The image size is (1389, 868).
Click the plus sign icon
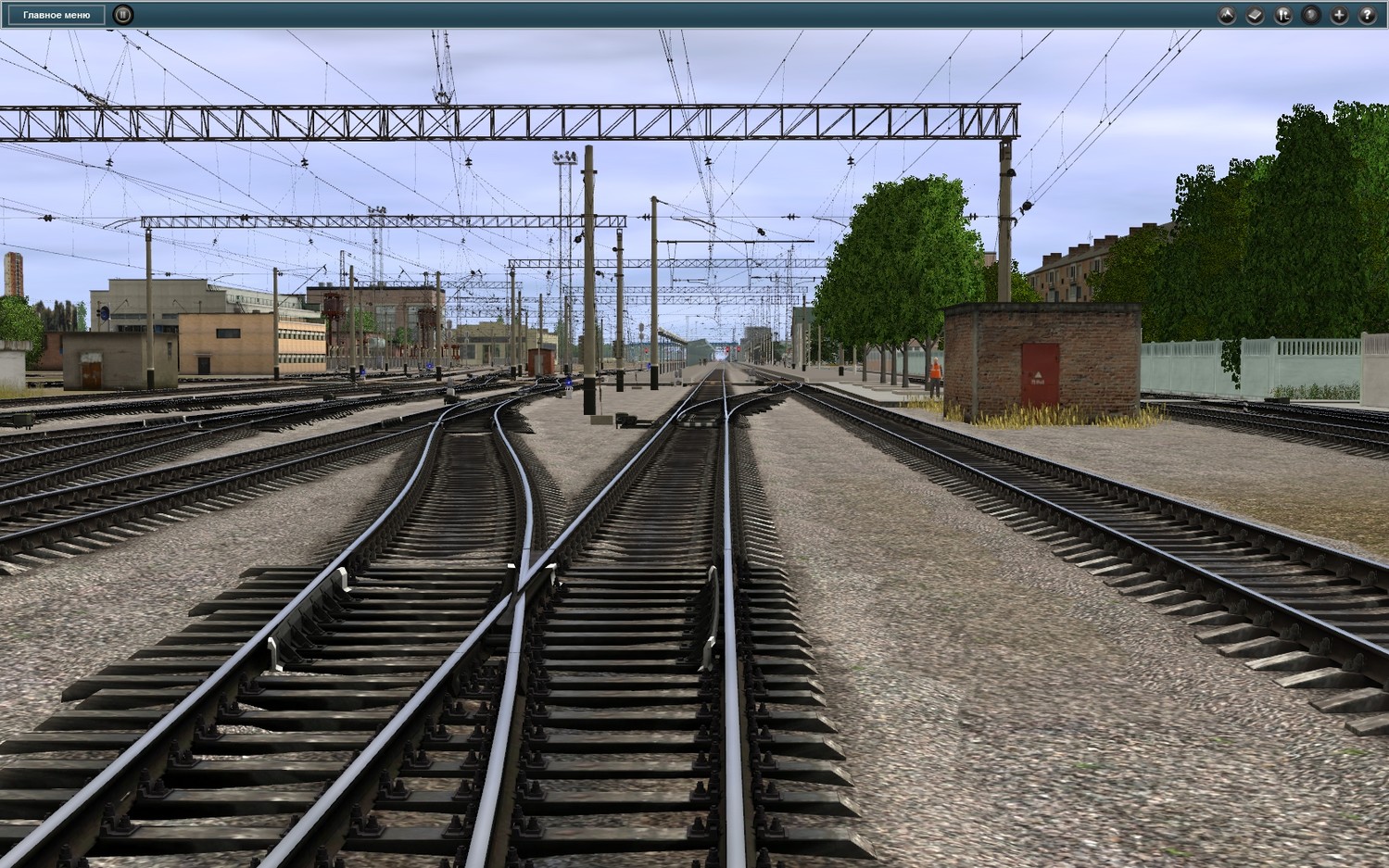point(1339,15)
